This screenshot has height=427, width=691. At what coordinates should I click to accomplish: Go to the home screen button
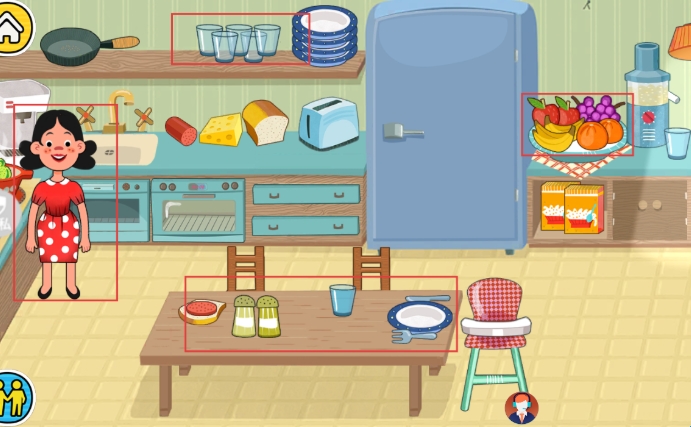[x=13, y=27]
